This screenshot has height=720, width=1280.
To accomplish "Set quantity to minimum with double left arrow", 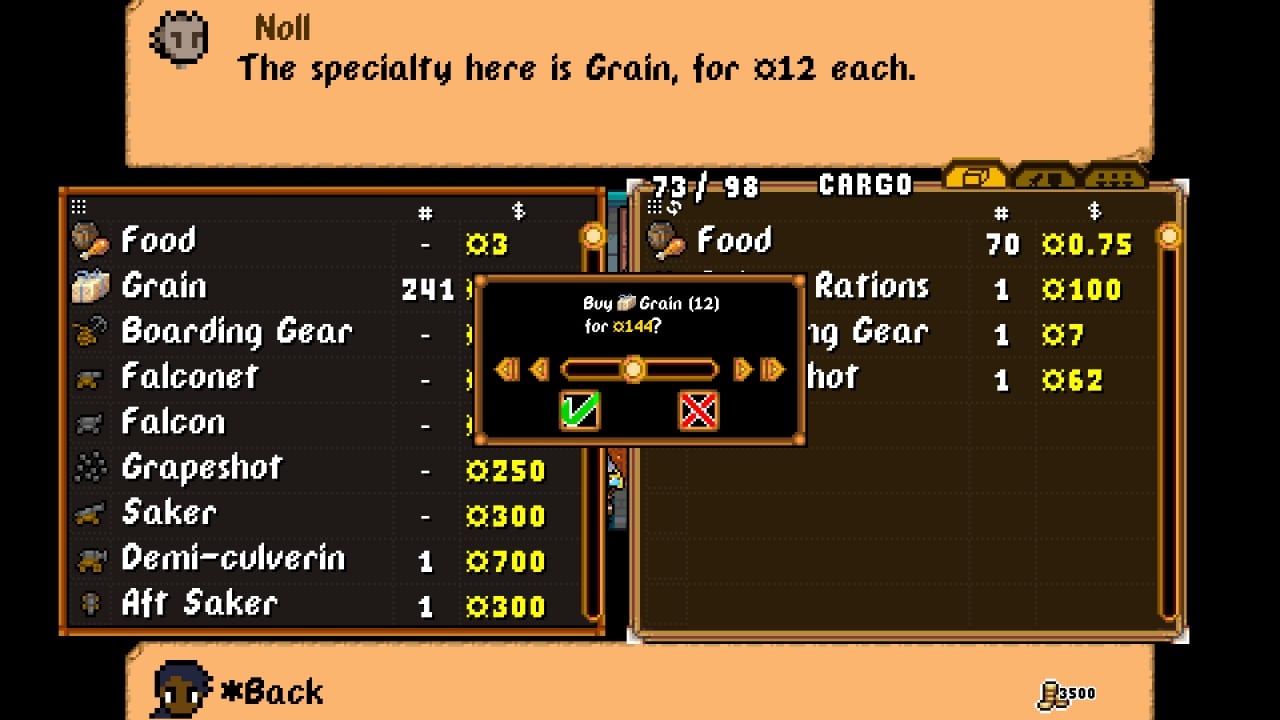I will (x=508, y=370).
